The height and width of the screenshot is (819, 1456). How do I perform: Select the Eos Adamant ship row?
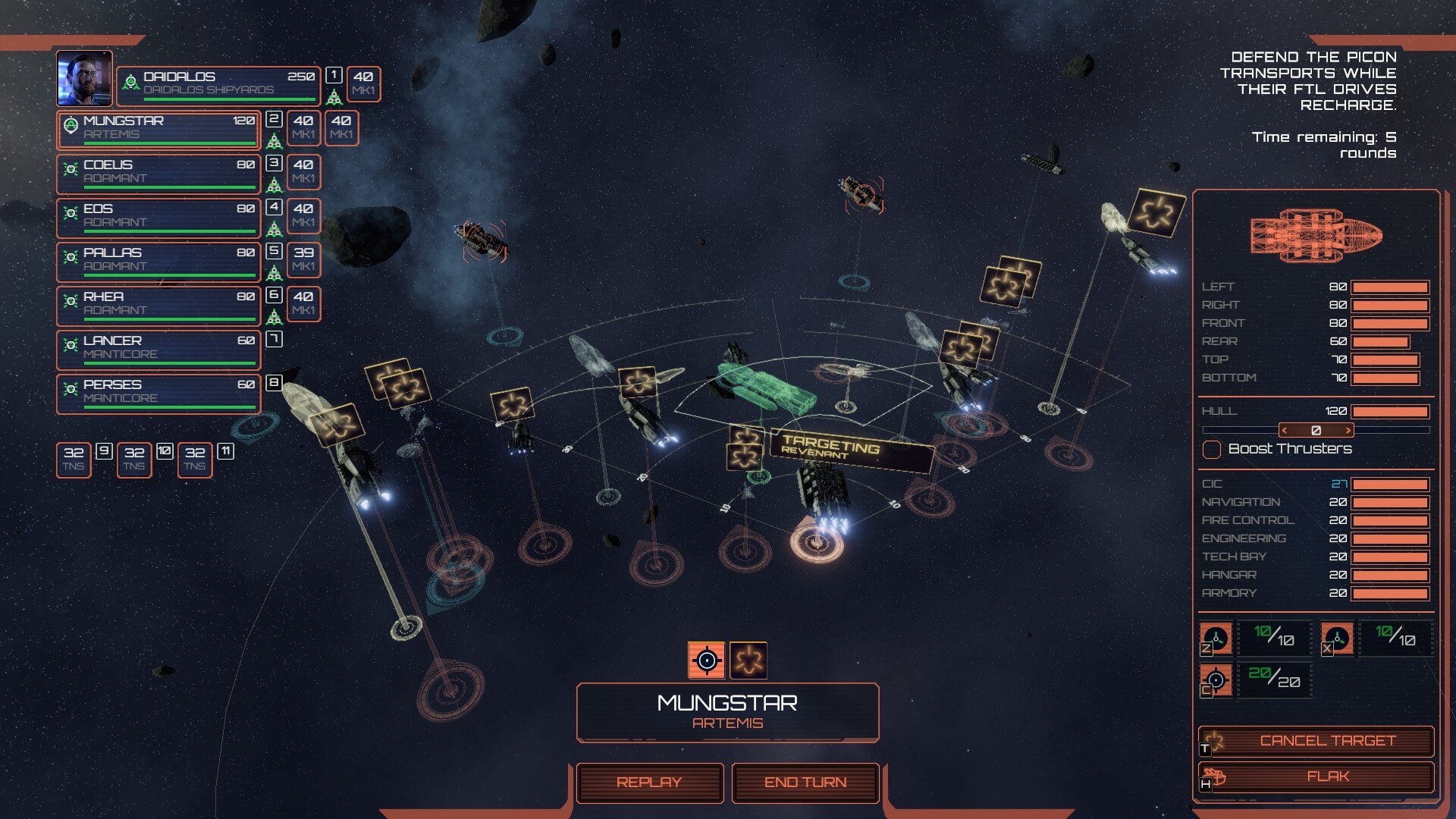pyautogui.click(x=159, y=217)
